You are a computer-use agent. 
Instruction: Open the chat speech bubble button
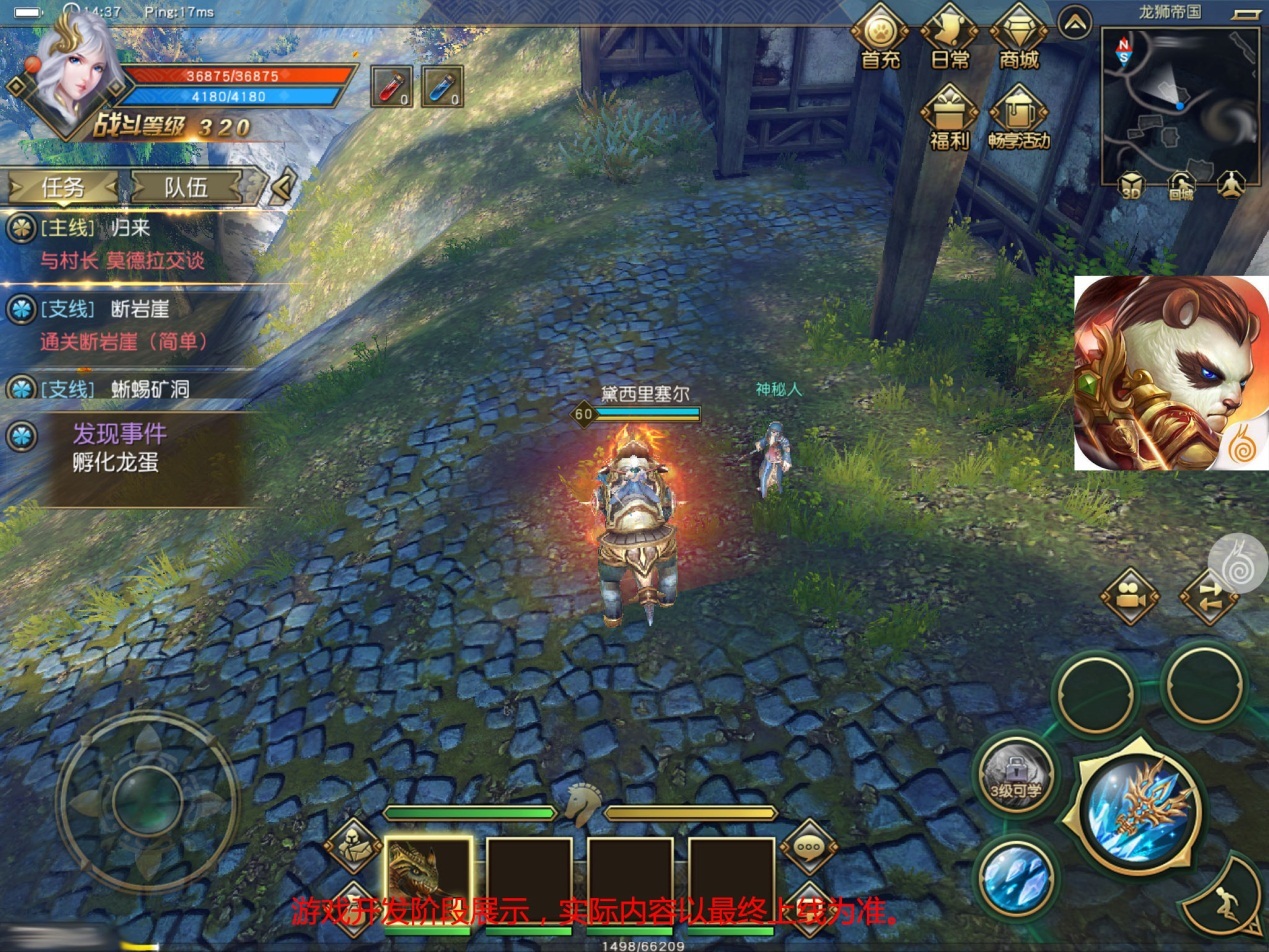[x=808, y=846]
